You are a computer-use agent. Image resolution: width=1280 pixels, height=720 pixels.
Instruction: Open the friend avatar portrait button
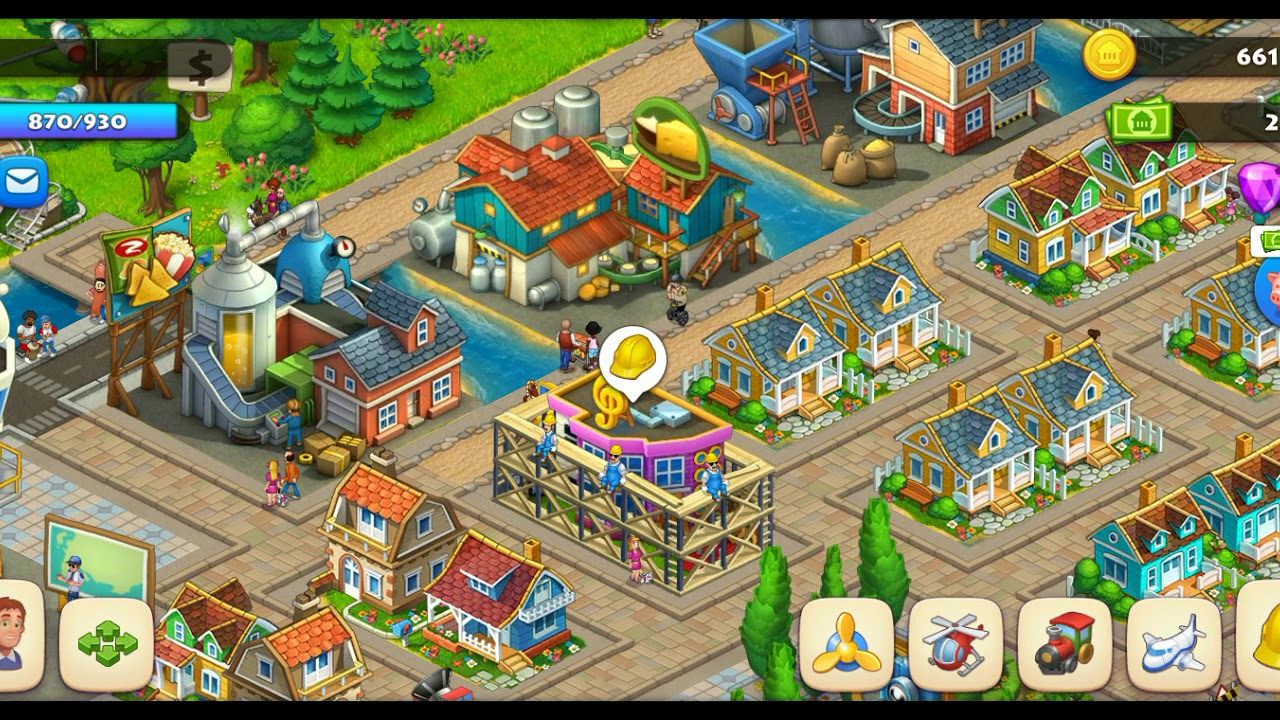(14, 636)
